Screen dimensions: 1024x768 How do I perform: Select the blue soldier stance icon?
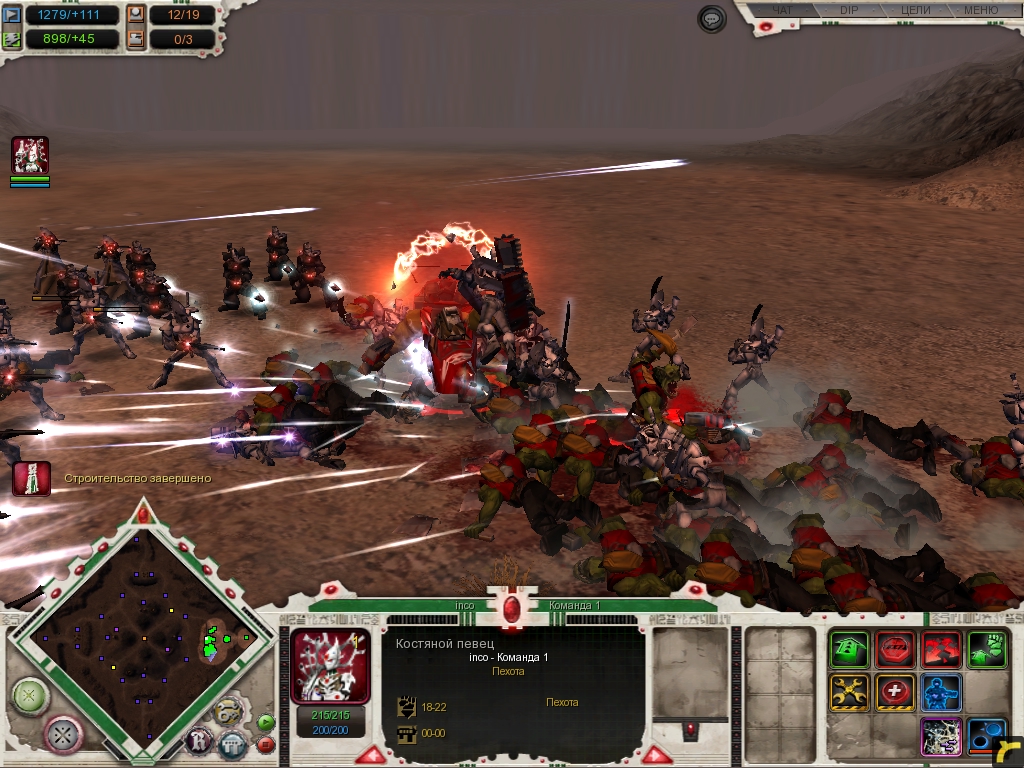[941, 692]
